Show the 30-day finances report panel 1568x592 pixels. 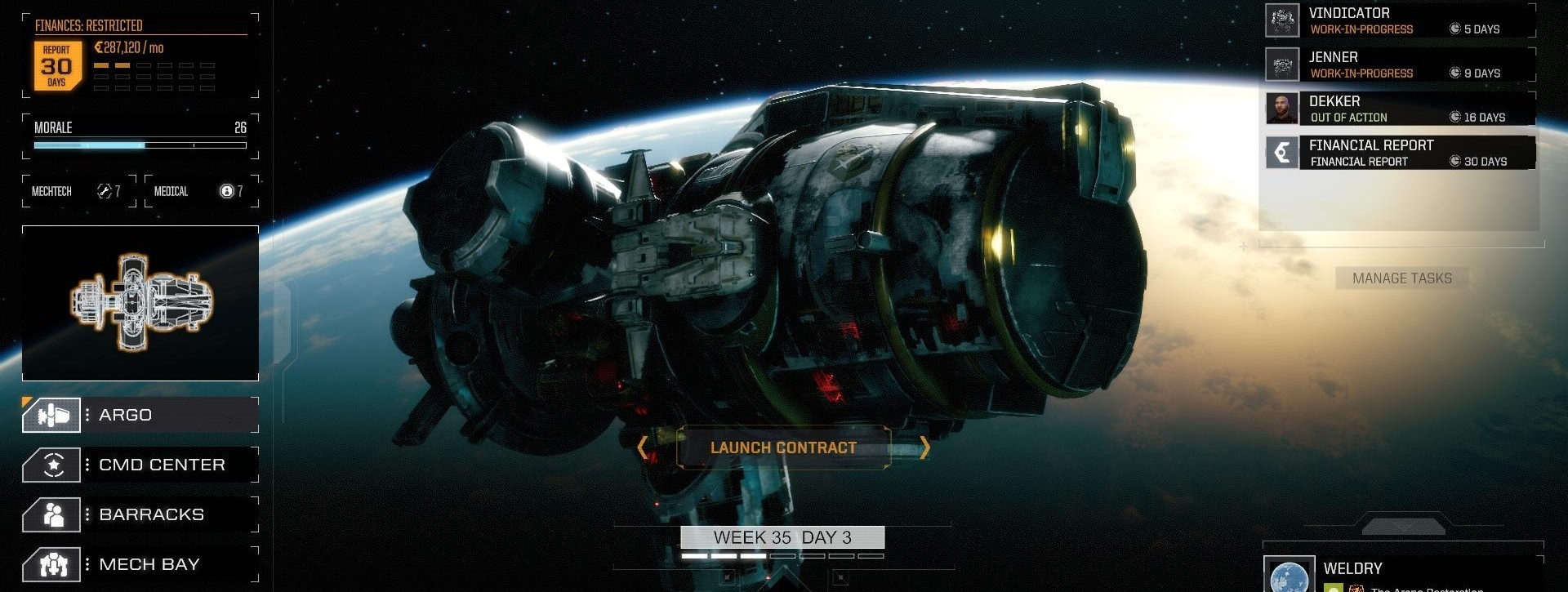point(57,65)
